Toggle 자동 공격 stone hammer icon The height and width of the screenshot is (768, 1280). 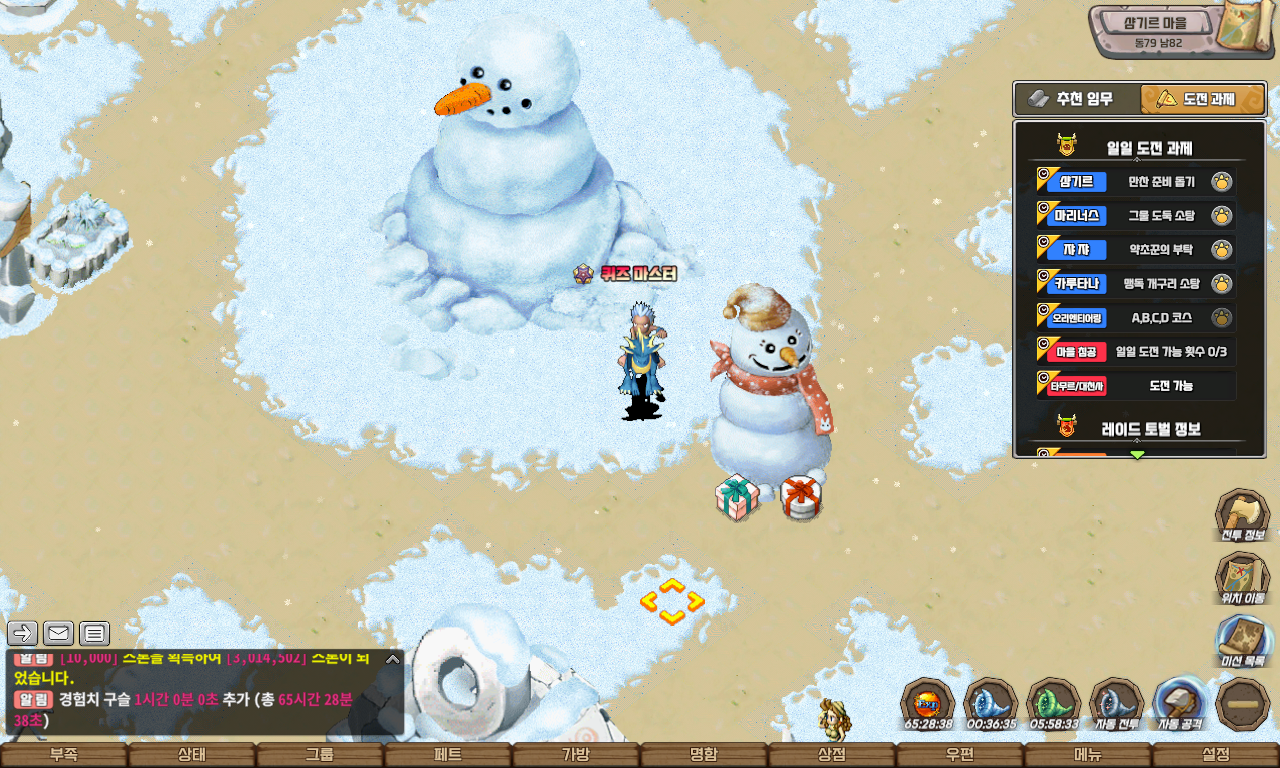tap(1180, 704)
